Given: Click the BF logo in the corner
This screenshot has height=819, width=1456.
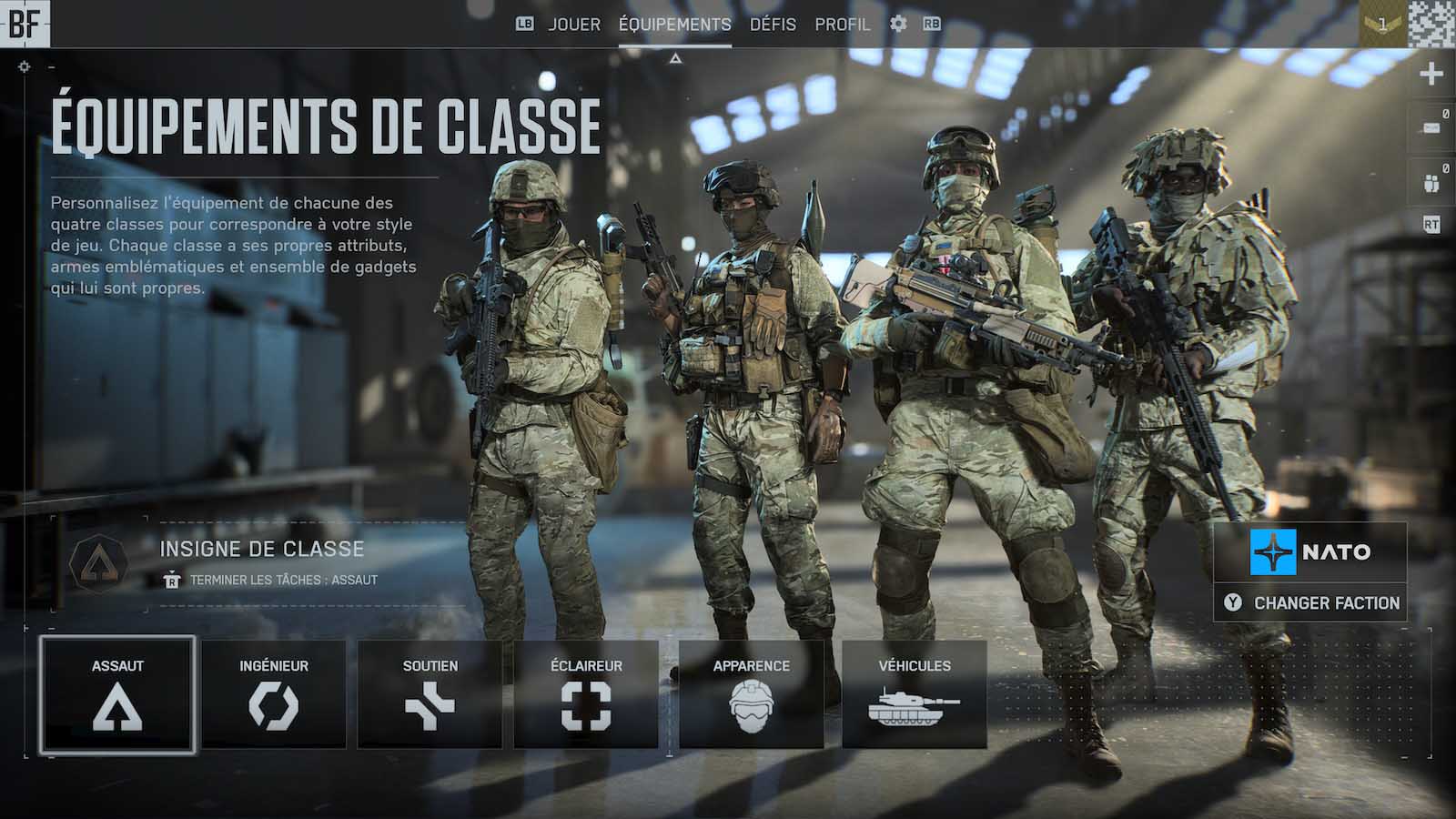Looking at the screenshot, I should [25, 24].
